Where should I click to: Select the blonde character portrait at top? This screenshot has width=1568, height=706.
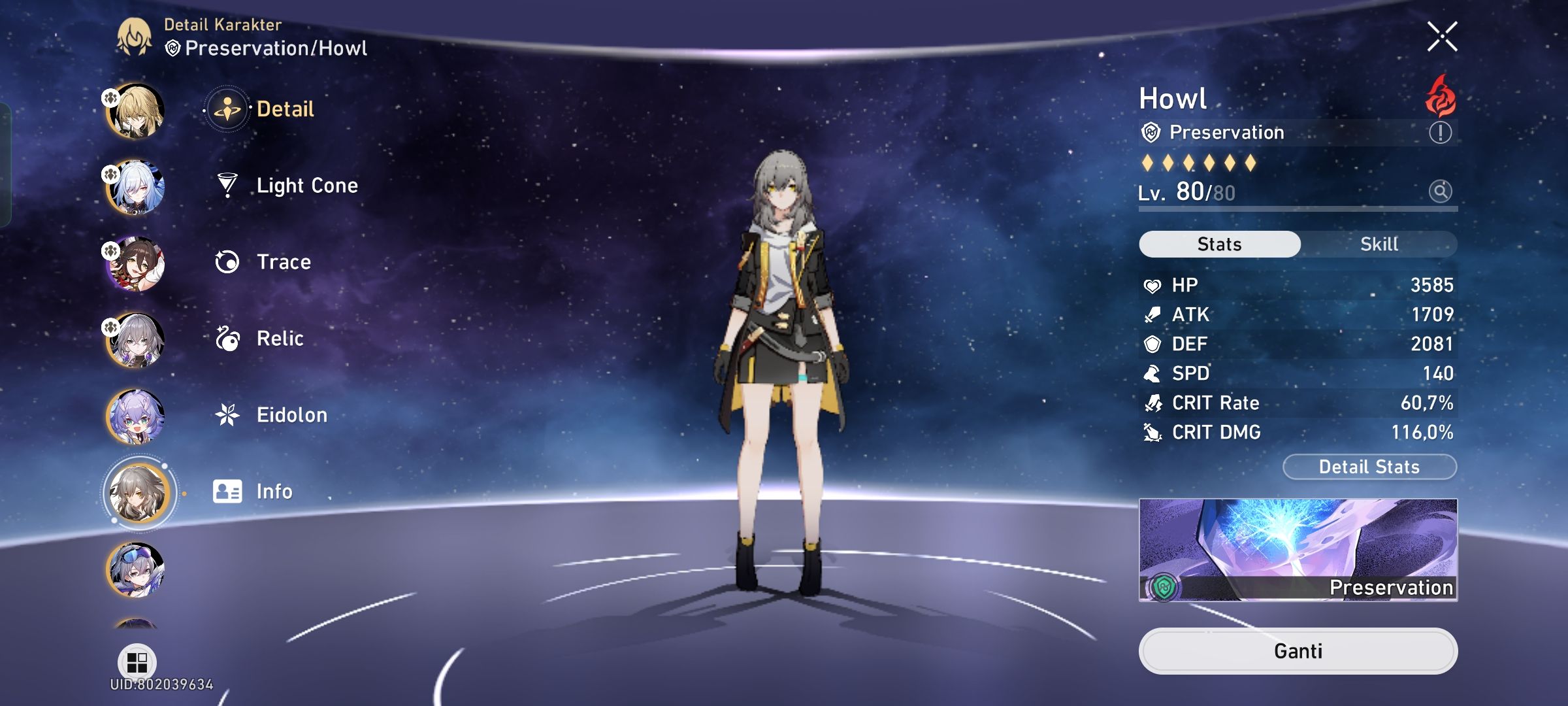pos(137,110)
